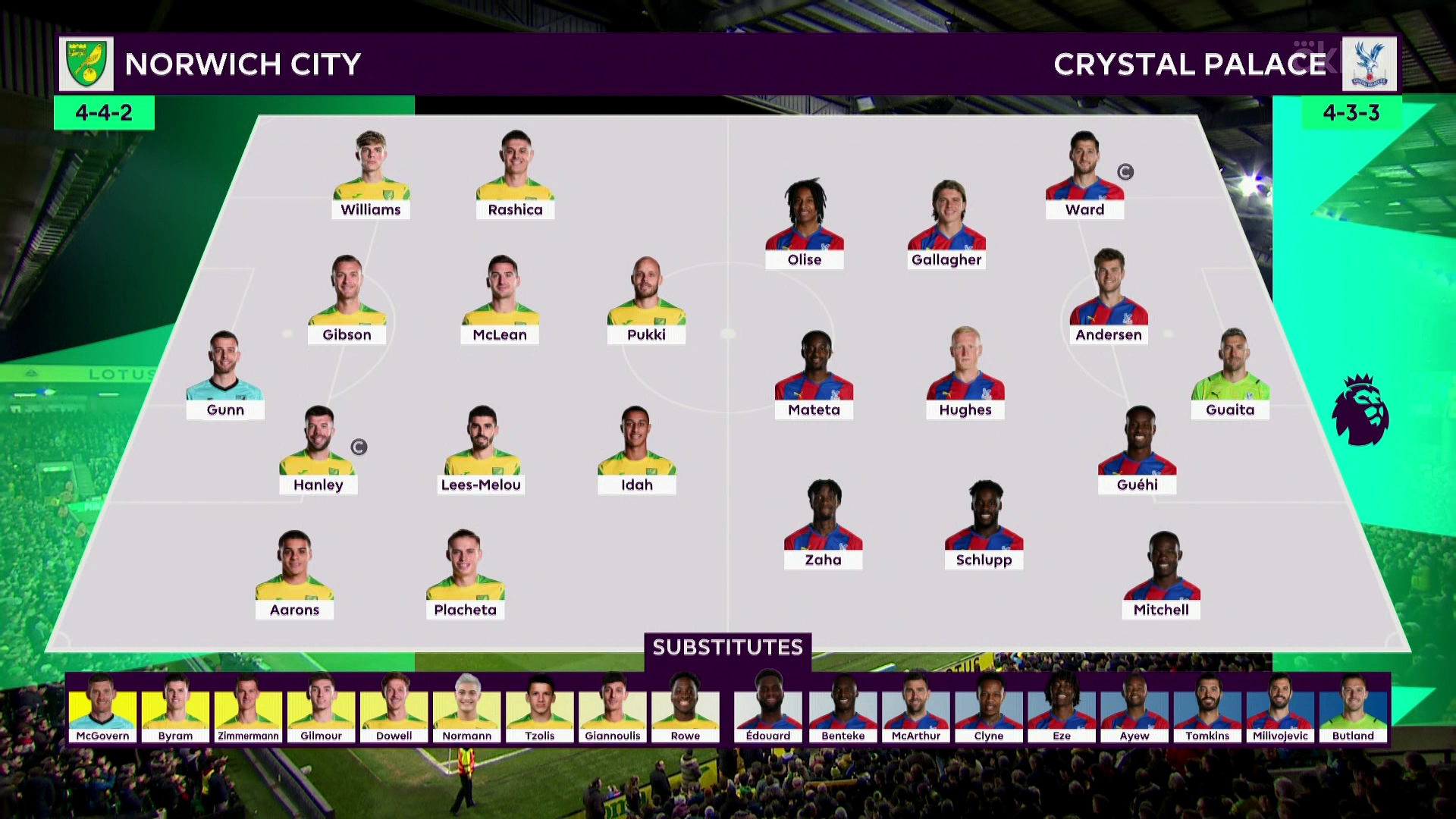Pick Ward from the Palace formation
The width and height of the screenshot is (1456, 819).
click(x=1084, y=176)
